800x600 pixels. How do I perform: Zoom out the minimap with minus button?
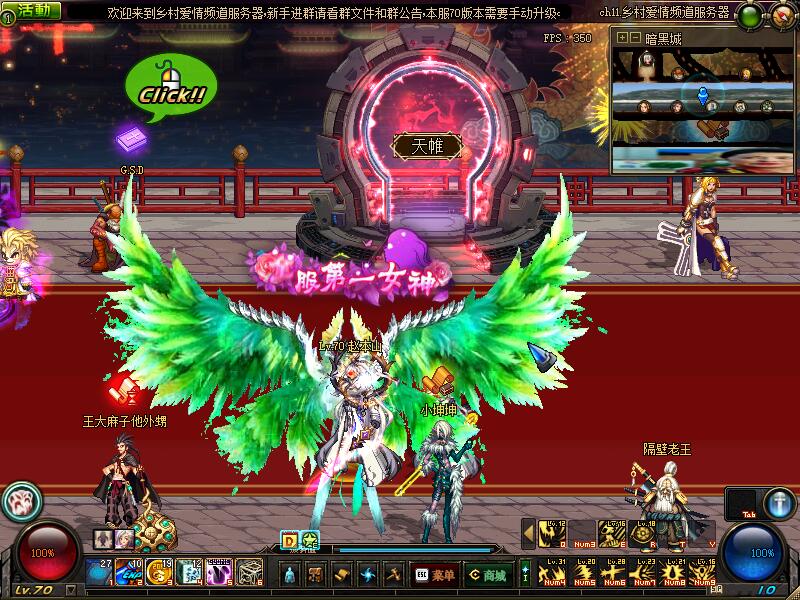click(x=634, y=38)
